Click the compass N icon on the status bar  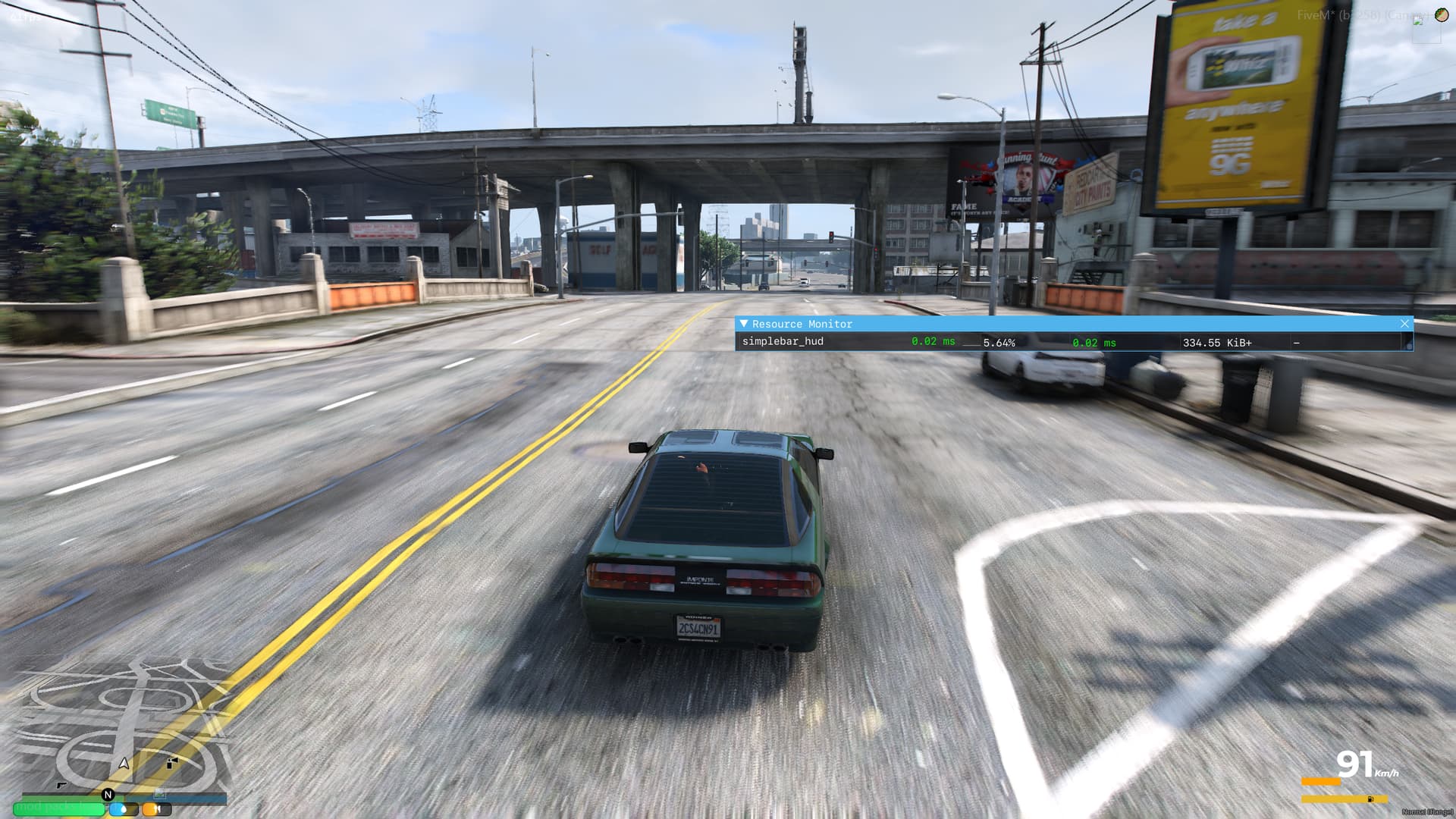coord(108,794)
